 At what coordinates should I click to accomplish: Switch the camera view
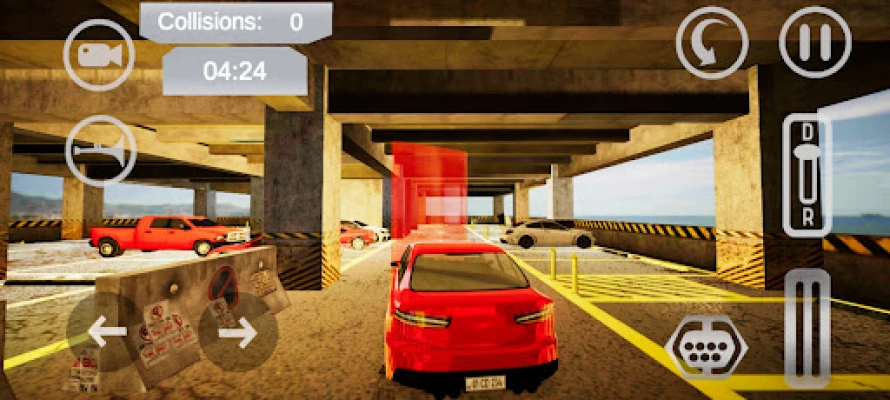point(98,55)
